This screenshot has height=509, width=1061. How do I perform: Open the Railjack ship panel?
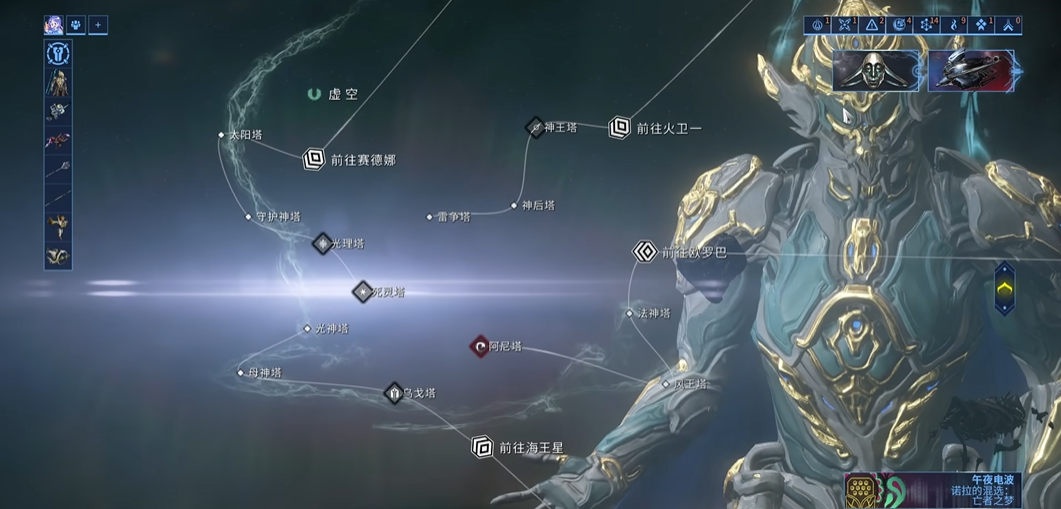[x=969, y=71]
